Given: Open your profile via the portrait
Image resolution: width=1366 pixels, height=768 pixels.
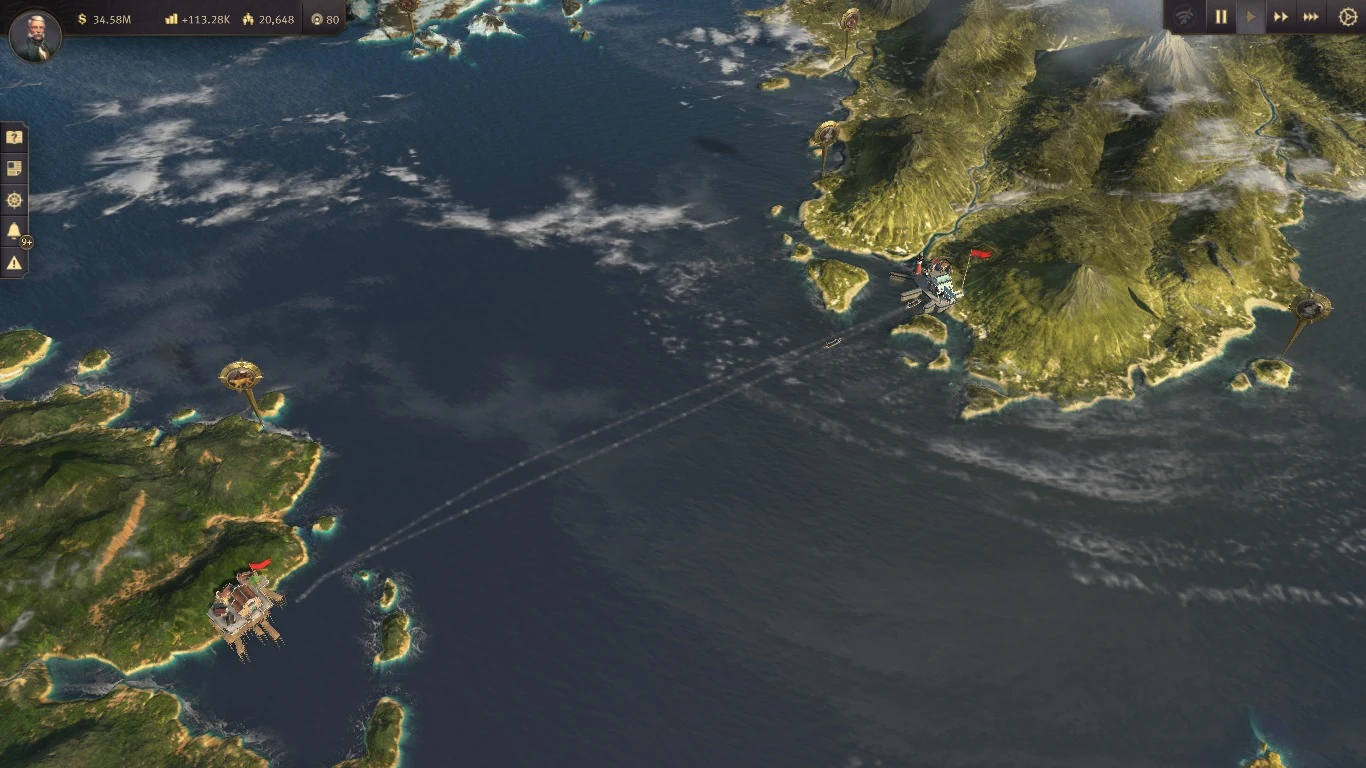Looking at the screenshot, I should point(34,37).
